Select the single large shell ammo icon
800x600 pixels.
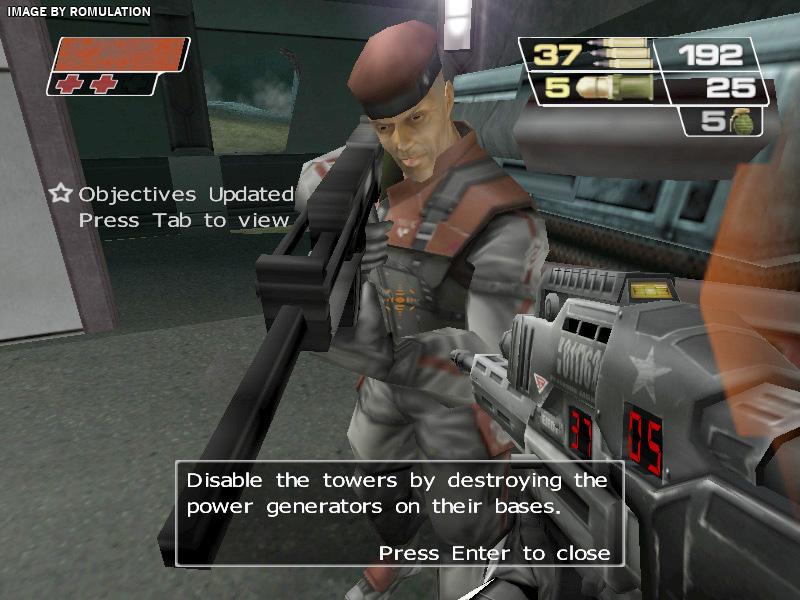point(613,88)
